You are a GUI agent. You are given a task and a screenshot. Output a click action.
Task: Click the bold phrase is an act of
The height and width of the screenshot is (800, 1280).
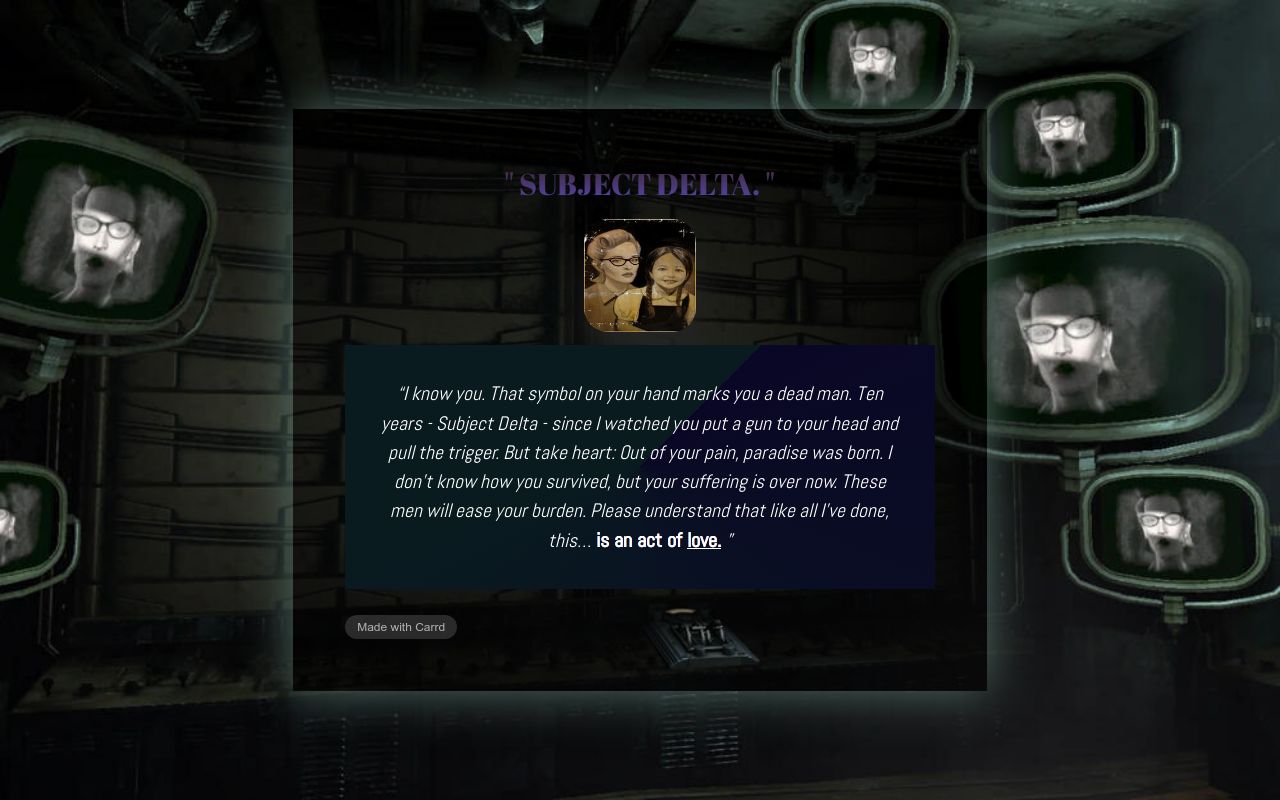point(639,540)
